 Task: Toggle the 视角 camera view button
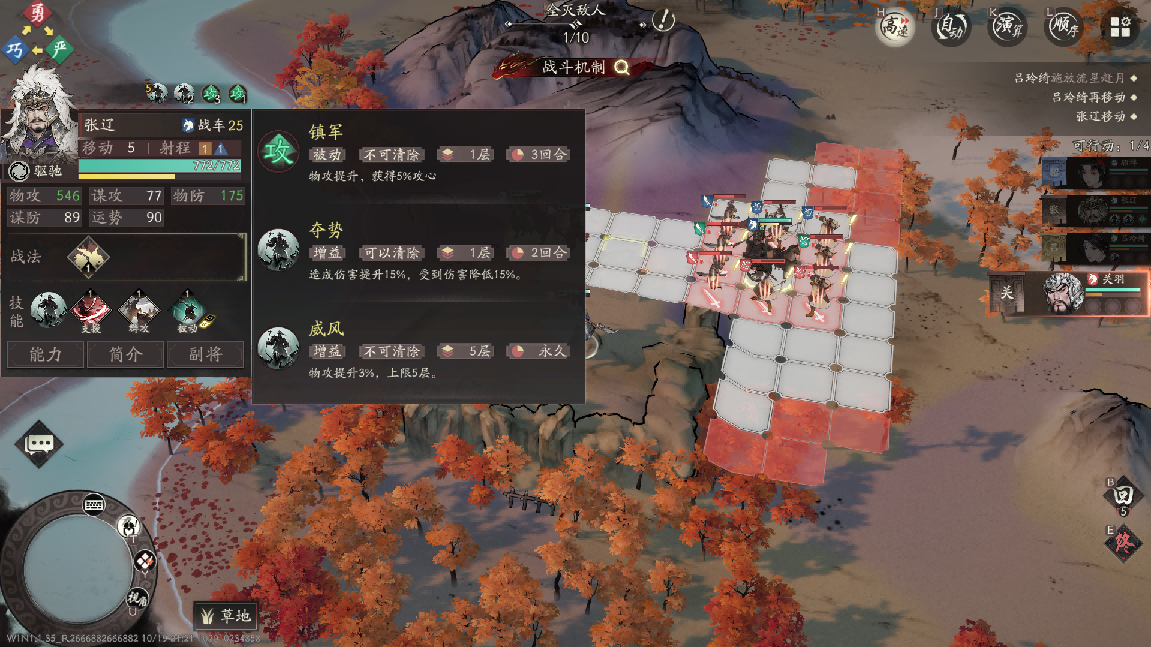(137, 599)
